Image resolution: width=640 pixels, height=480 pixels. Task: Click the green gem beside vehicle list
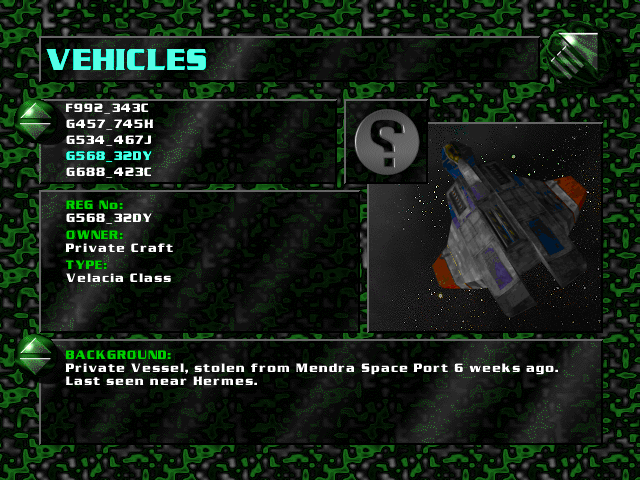coord(37,120)
